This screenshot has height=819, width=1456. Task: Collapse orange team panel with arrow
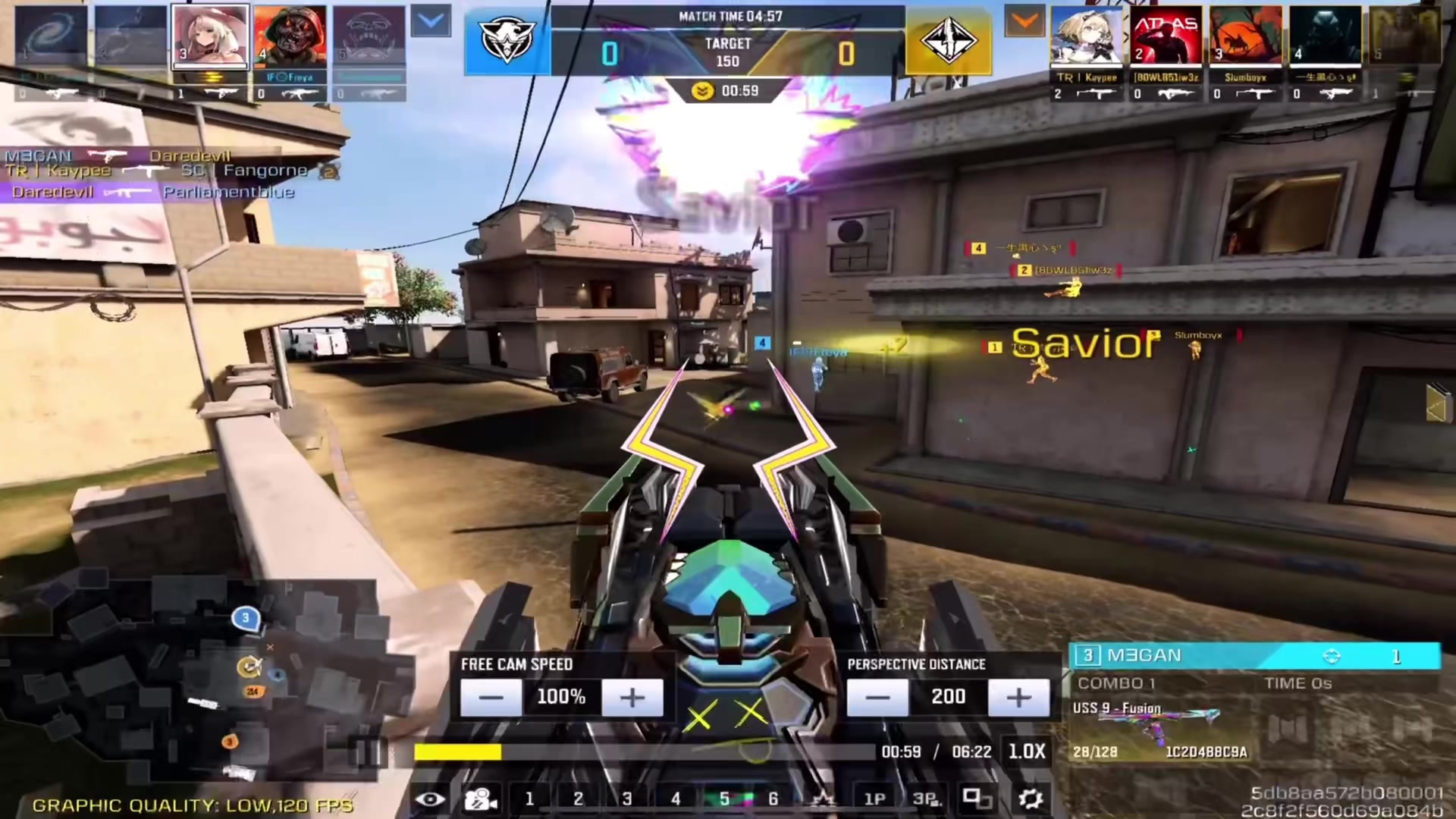click(1025, 22)
